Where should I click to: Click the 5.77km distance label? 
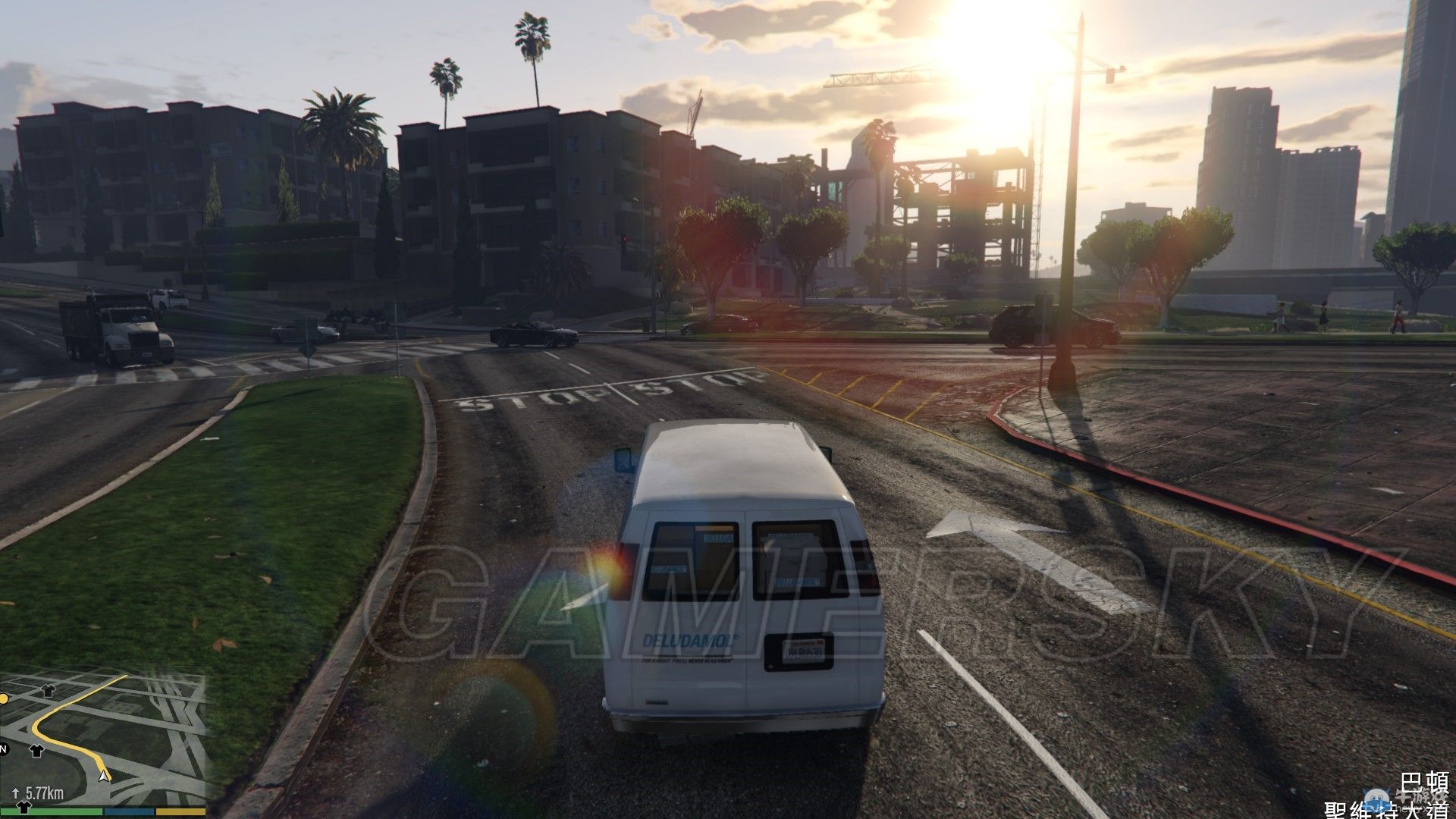click(x=44, y=792)
